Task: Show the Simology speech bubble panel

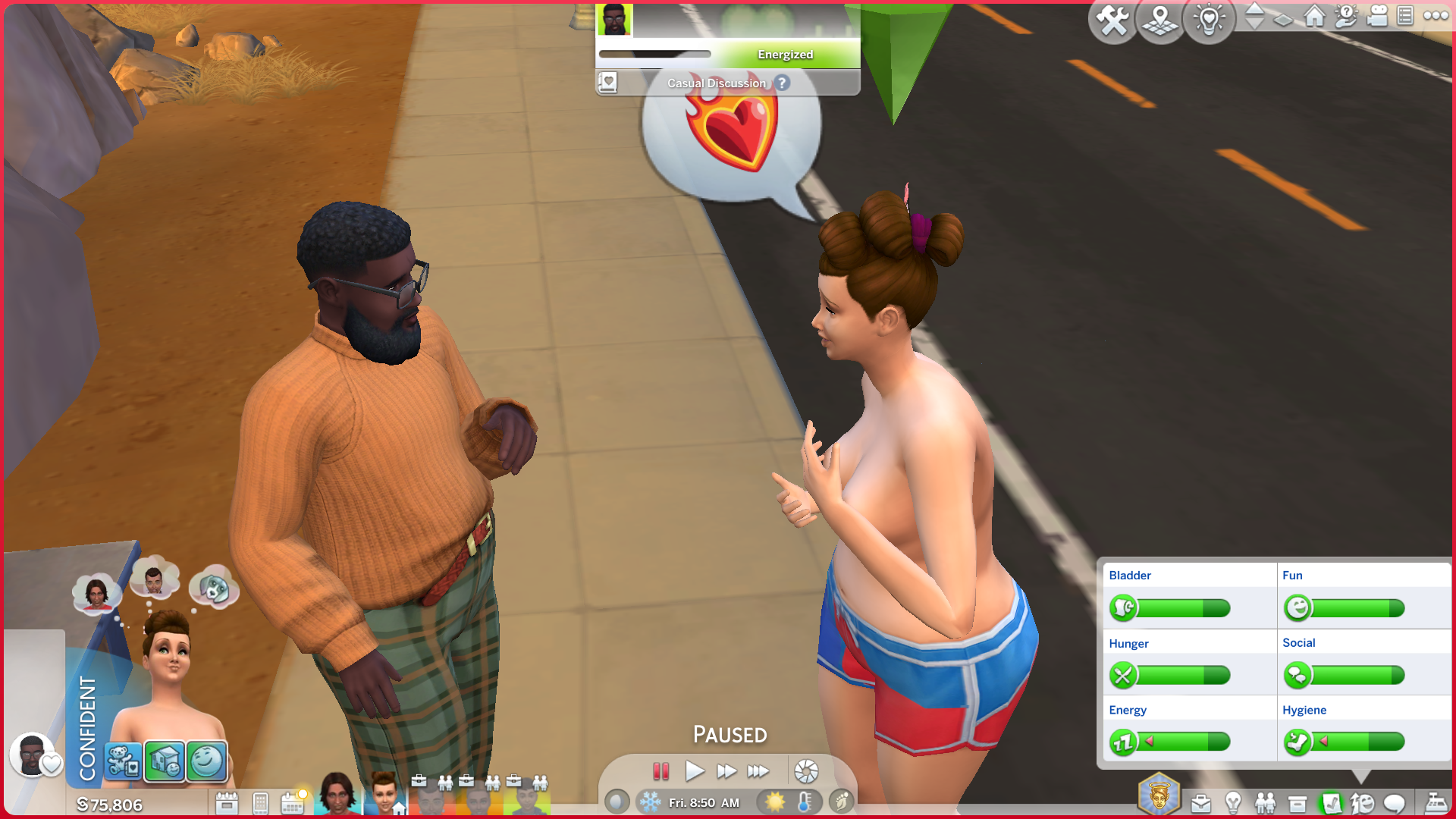Action: point(1395,802)
